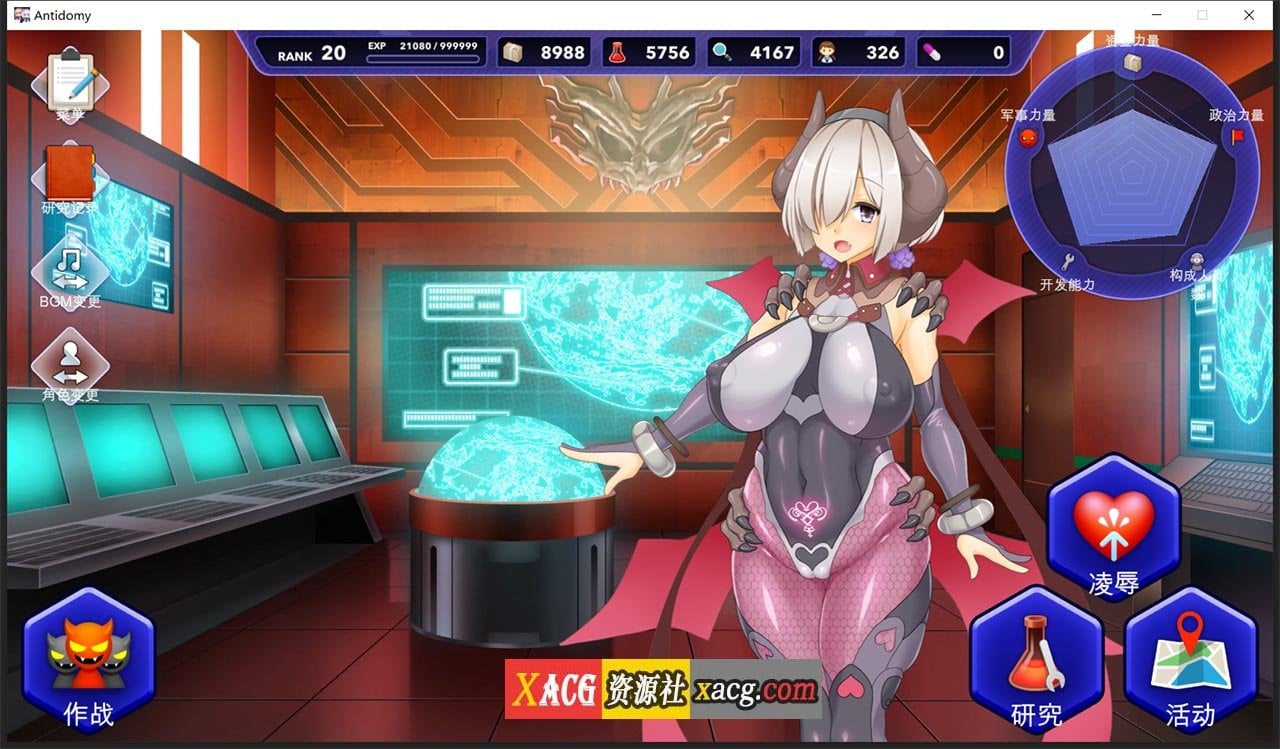Click the capsule resource icon showing 0
Image resolution: width=1280 pixels, height=749 pixels.
click(x=934, y=52)
